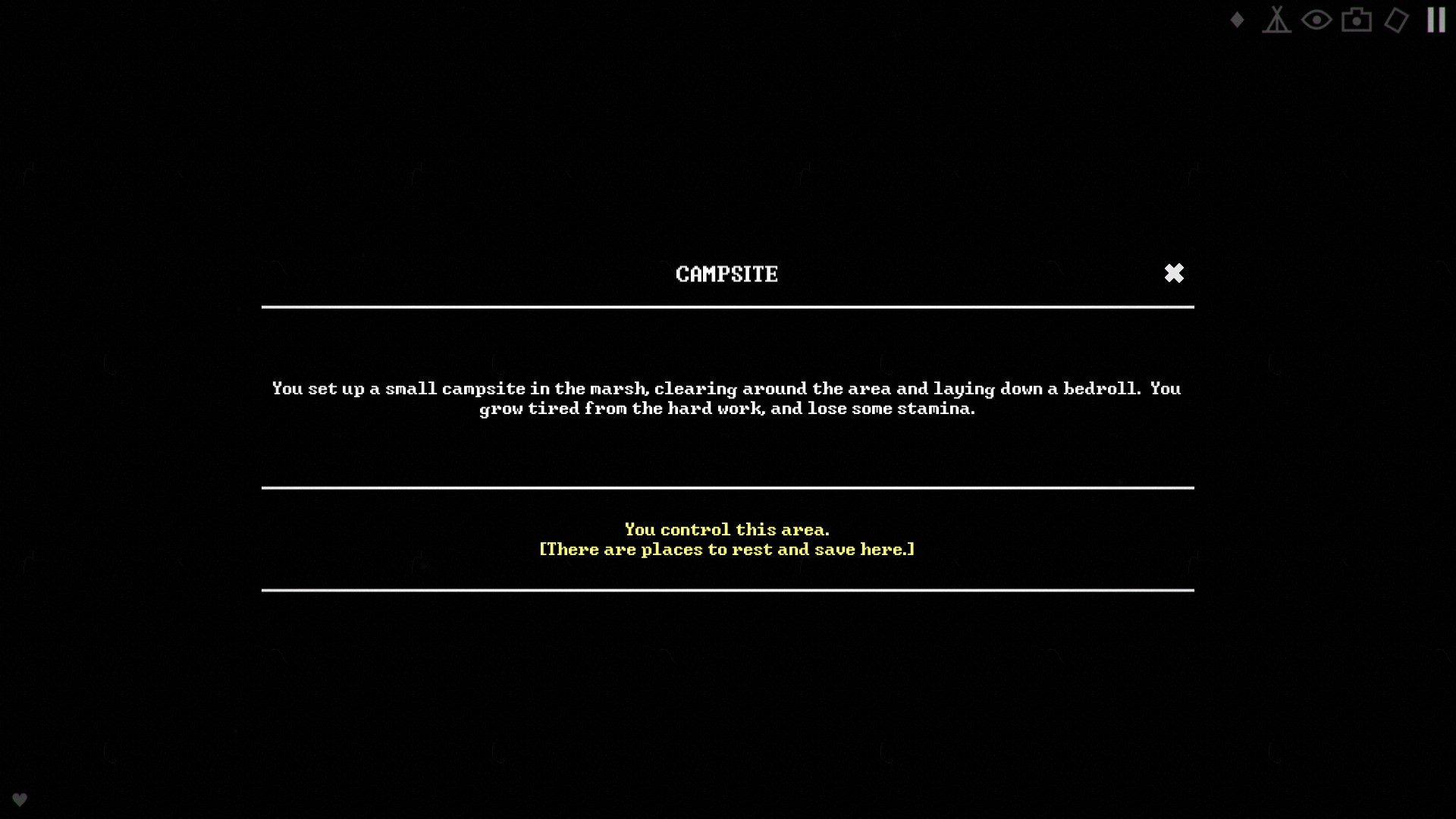
Task: Click the CAMPSITE header title
Action: pyautogui.click(x=727, y=274)
